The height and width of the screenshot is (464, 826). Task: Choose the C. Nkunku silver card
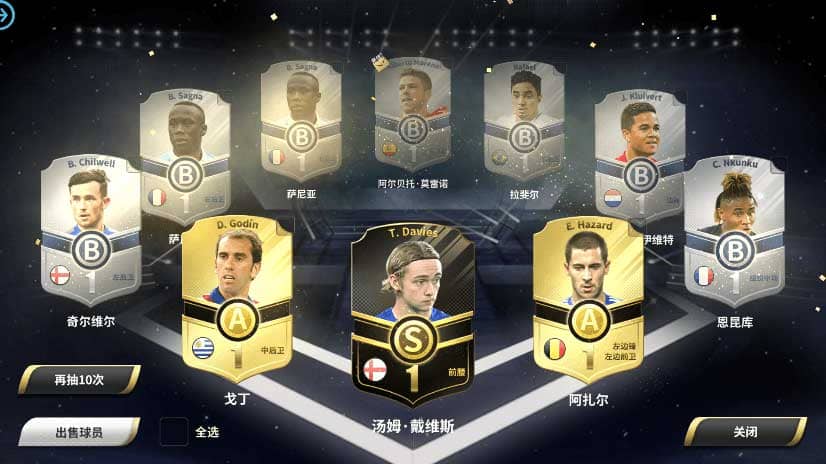point(733,230)
